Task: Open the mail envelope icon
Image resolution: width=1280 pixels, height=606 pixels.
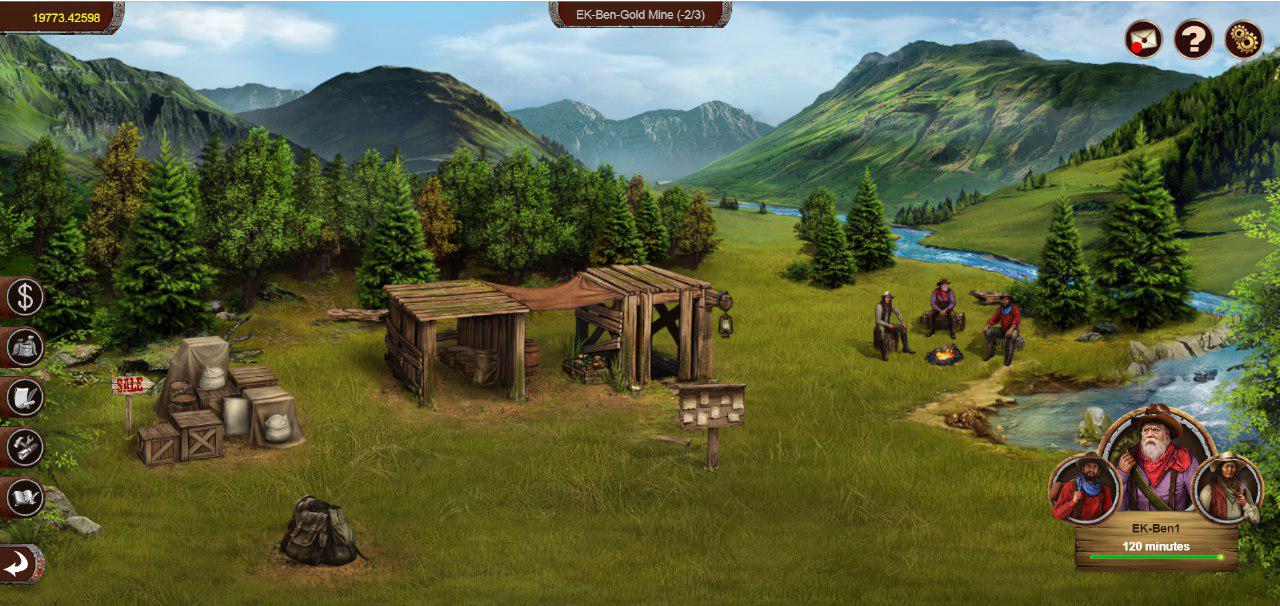Action: click(1143, 40)
